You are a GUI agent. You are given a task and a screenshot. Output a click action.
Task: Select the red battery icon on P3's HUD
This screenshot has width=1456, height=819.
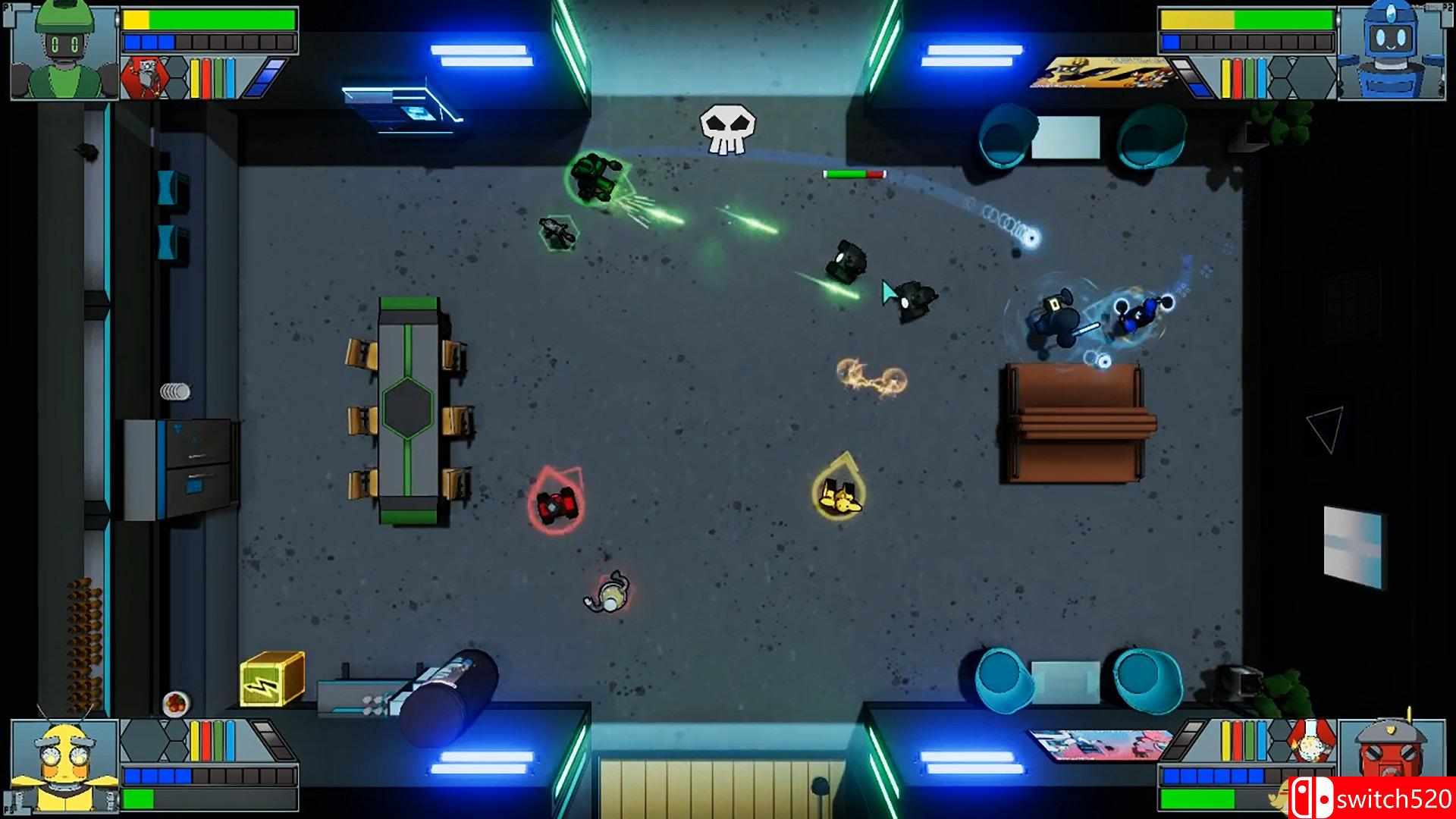click(x=206, y=739)
